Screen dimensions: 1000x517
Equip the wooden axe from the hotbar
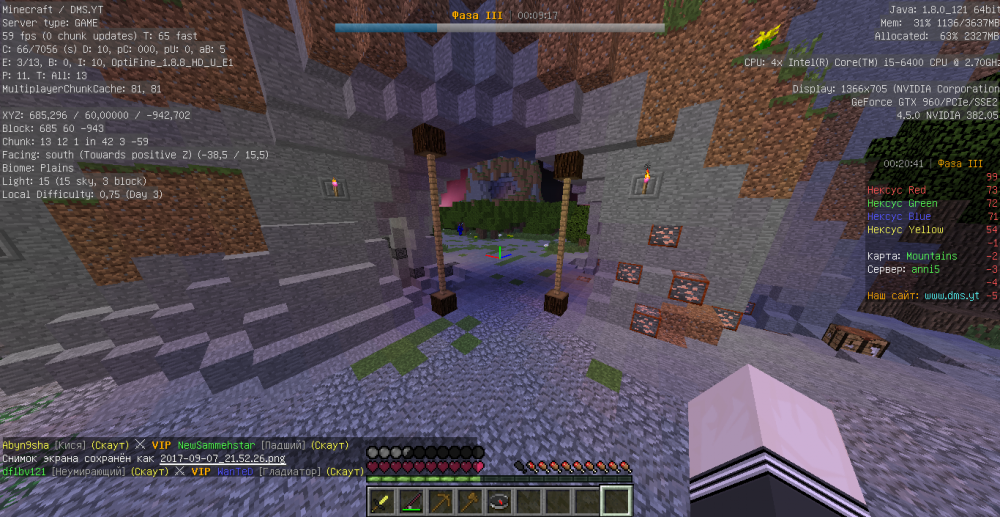(469, 501)
